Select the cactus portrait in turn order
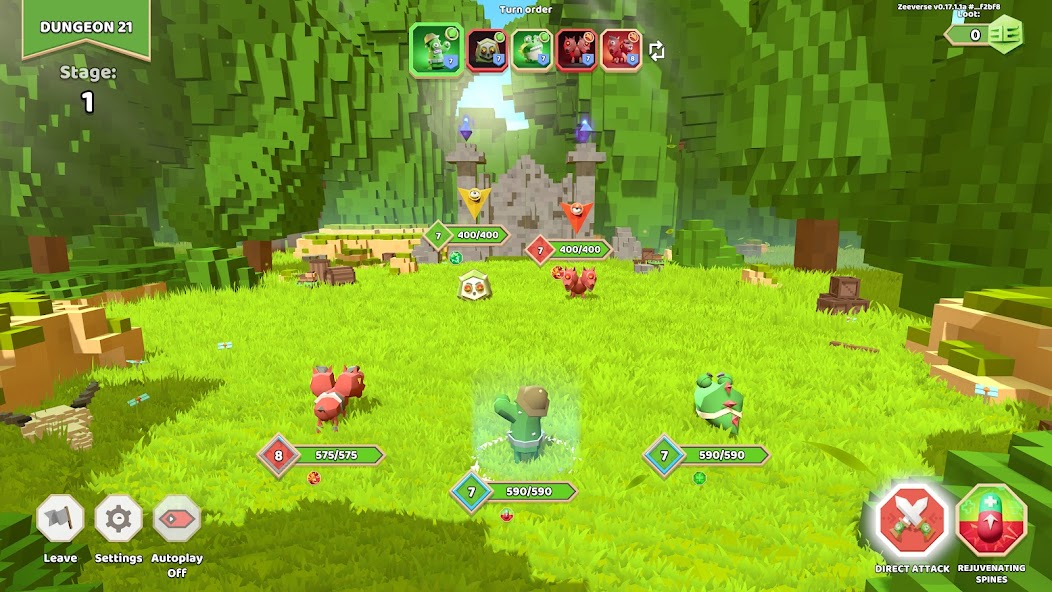Viewport: 1052px width, 592px height. pyautogui.click(x=437, y=50)
